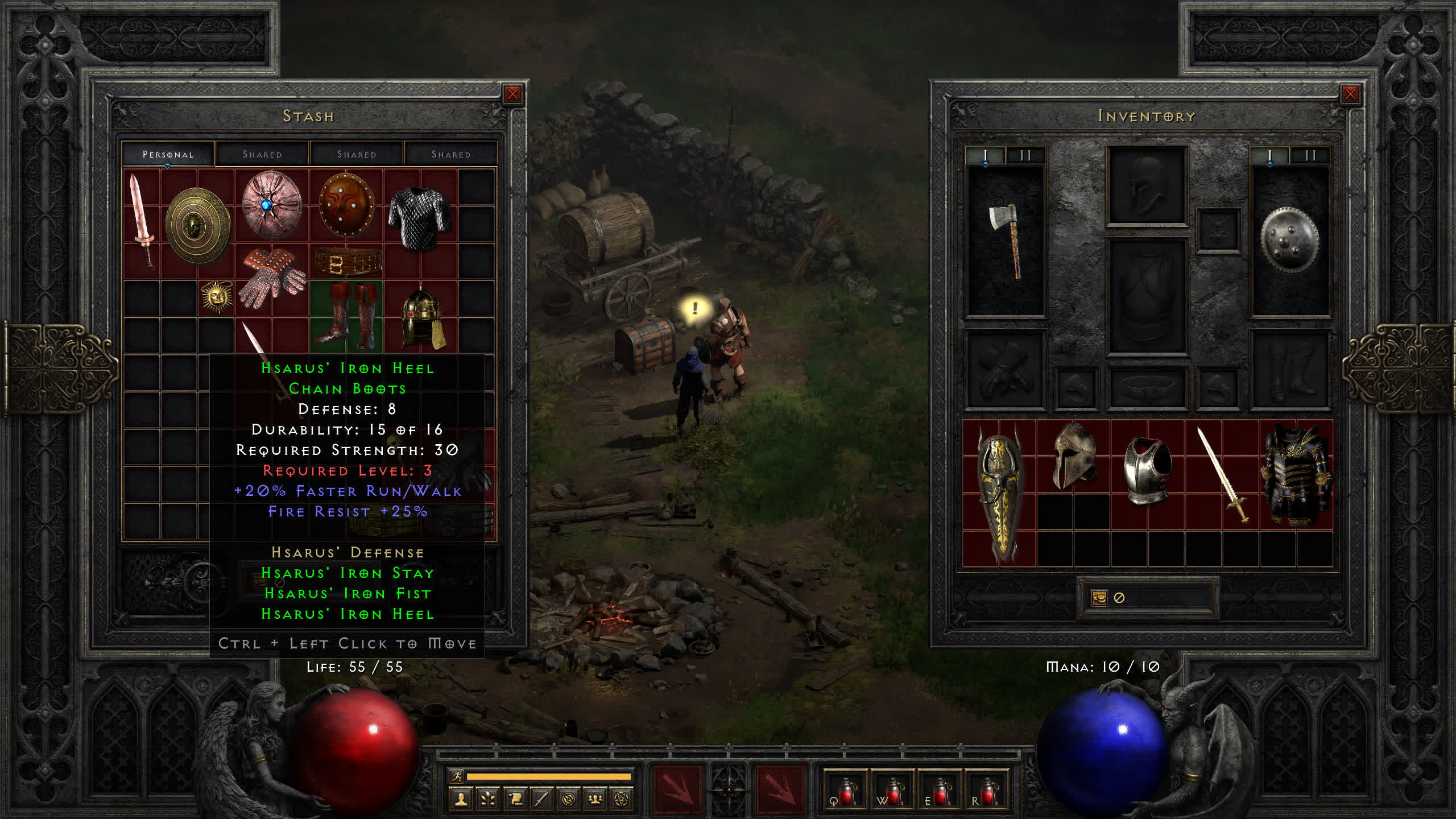Open the game menu pentagram icon
This screenshot has width=1456, height=819.
tap(622, 800)
